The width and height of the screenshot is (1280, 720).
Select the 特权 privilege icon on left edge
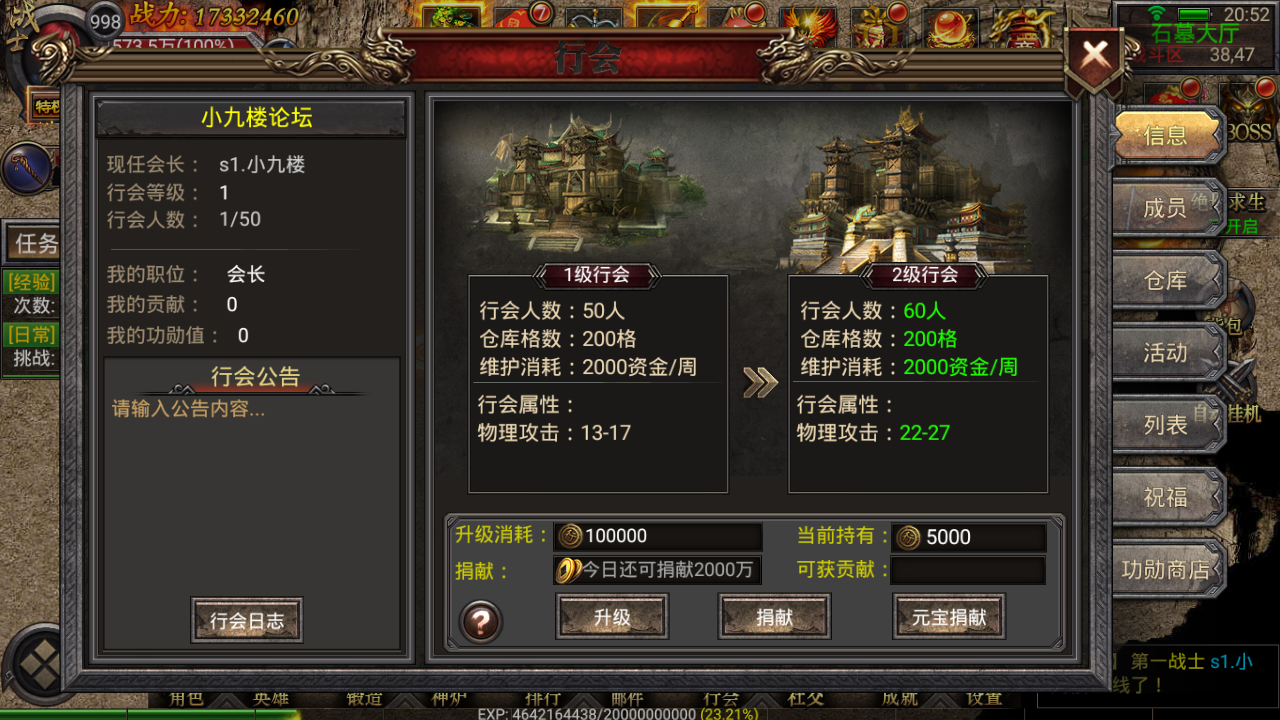(47, 108)
